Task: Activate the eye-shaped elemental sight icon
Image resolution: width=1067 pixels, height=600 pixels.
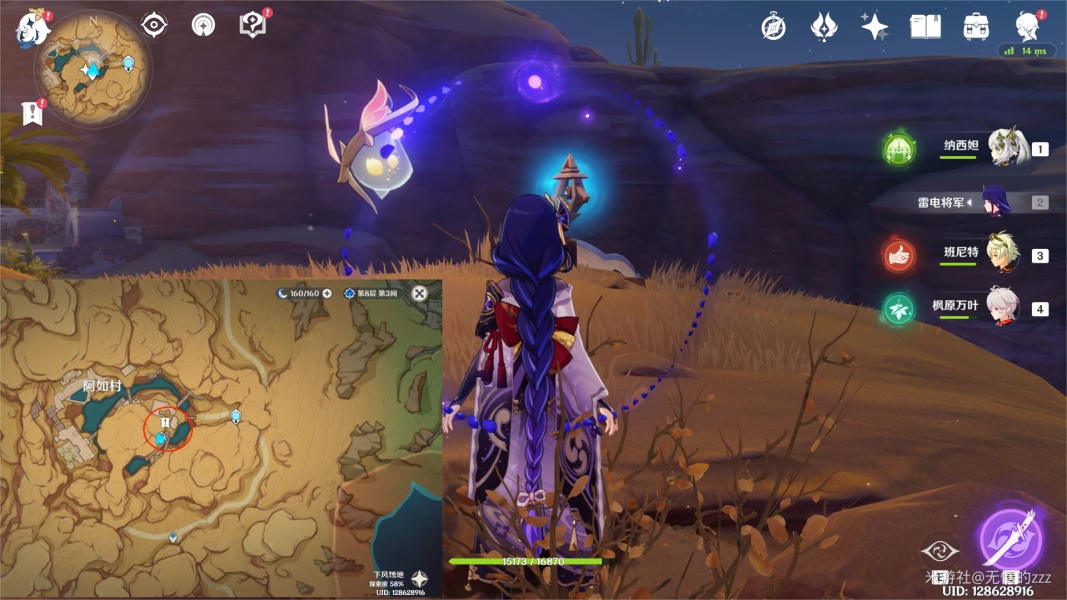Action: pos(154,25)
